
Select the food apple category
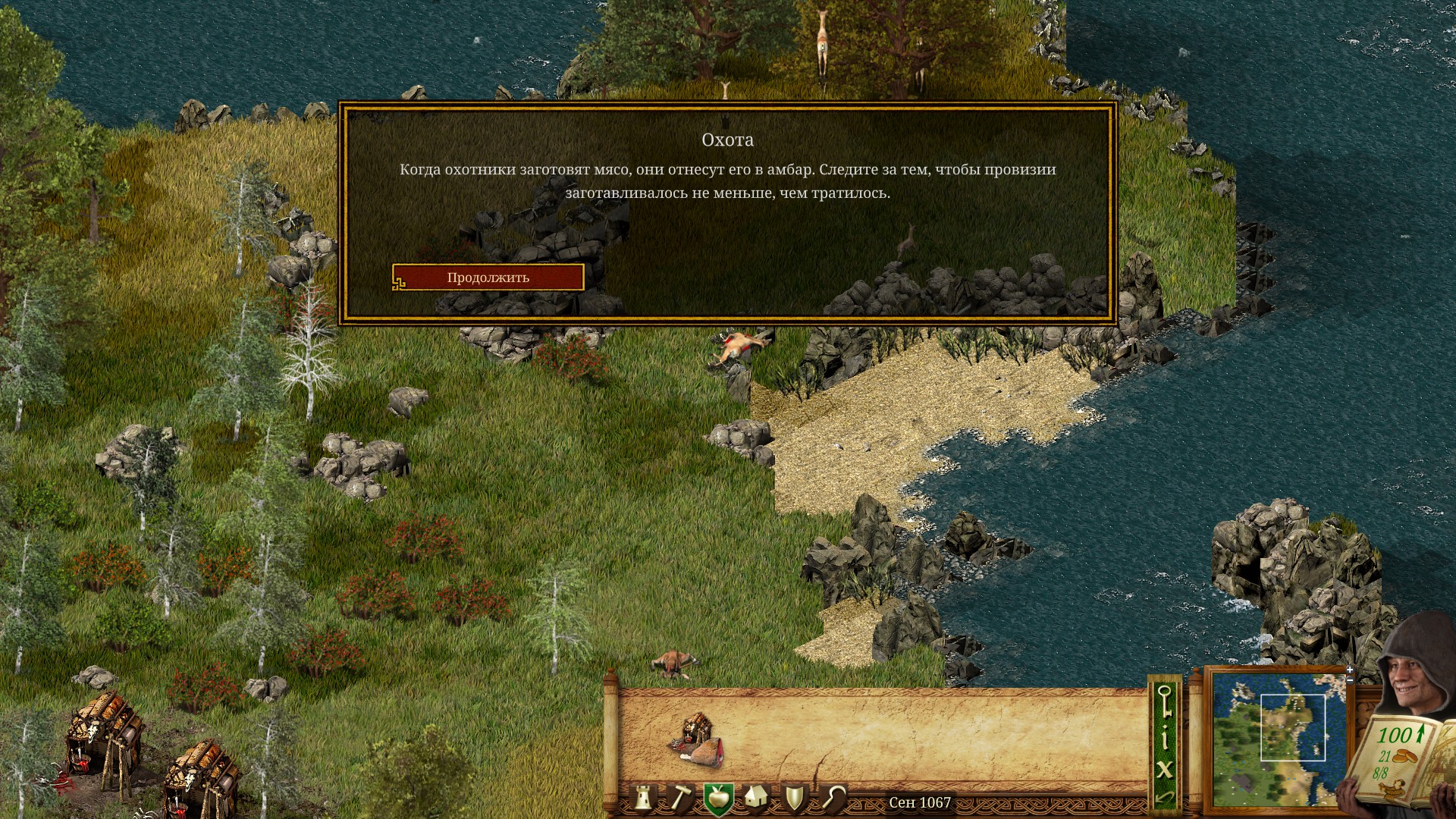pyautogui.click(x=717, y=798)
